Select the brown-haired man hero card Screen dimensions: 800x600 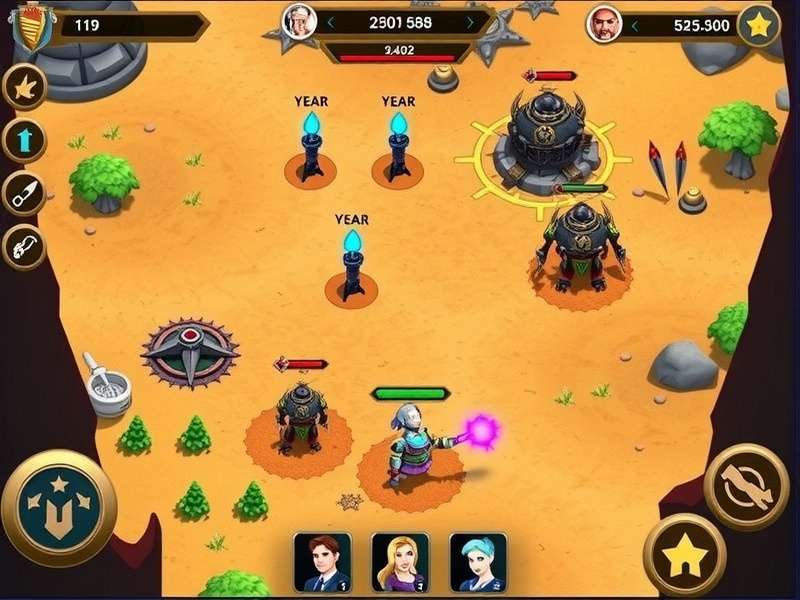point(322,562)
